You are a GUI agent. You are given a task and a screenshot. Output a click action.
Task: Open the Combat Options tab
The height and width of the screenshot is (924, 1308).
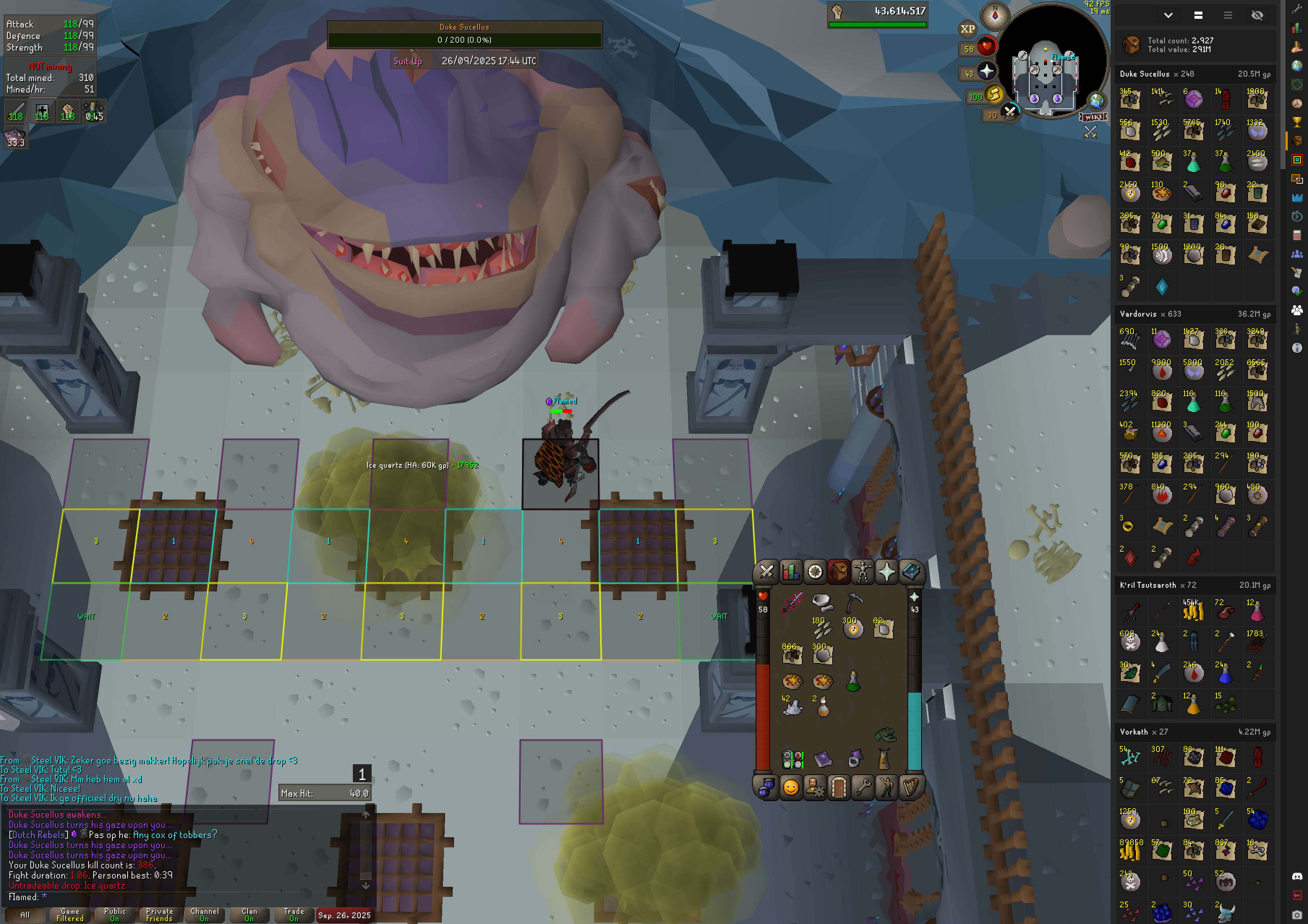[x=766, y=572]
